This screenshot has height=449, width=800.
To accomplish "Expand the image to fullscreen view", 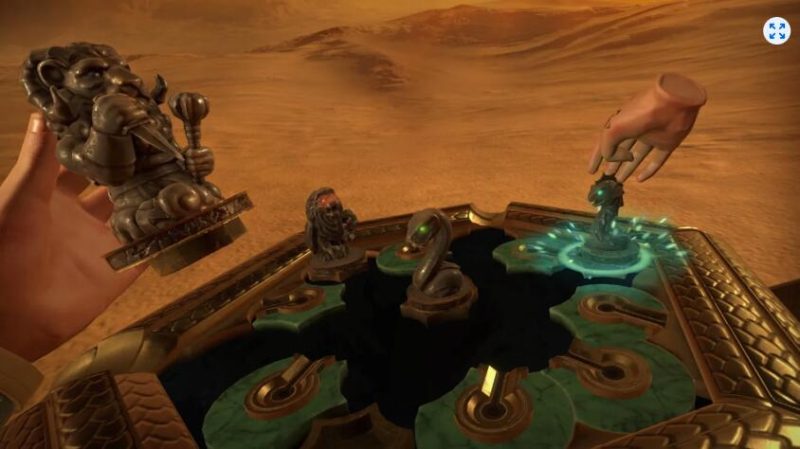I will 776,30.
